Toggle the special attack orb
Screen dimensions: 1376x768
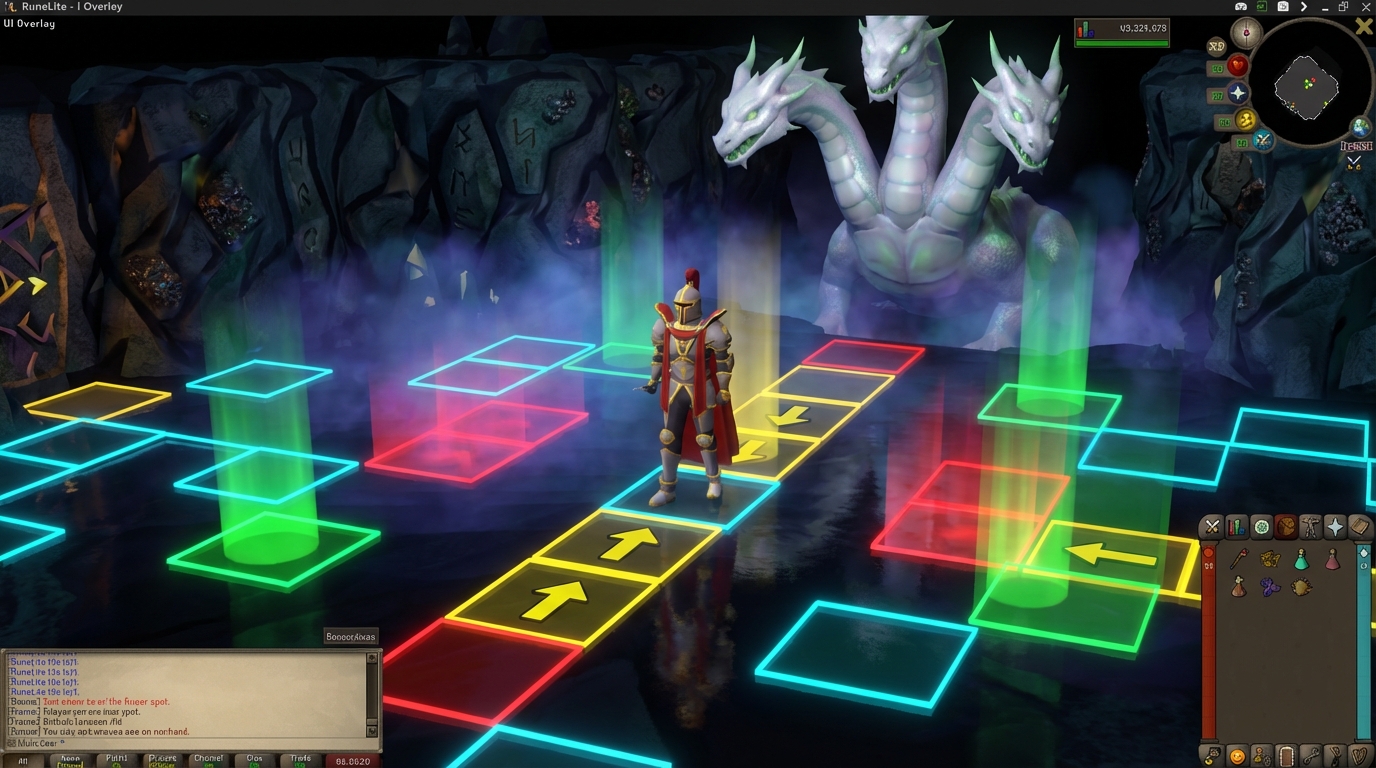pos(1262,139)
